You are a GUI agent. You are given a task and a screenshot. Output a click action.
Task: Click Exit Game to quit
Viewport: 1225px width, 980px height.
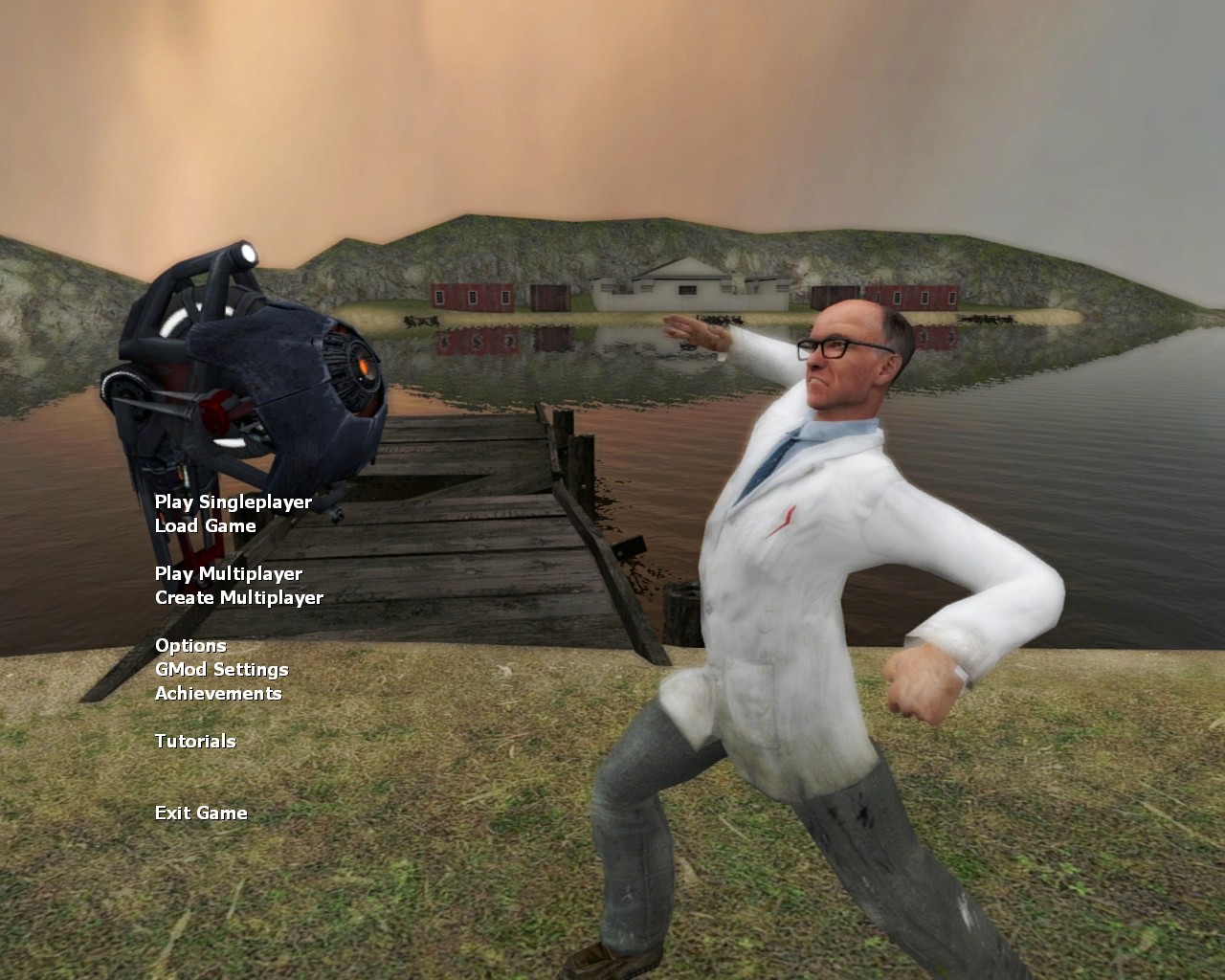(x=201, y=813)
